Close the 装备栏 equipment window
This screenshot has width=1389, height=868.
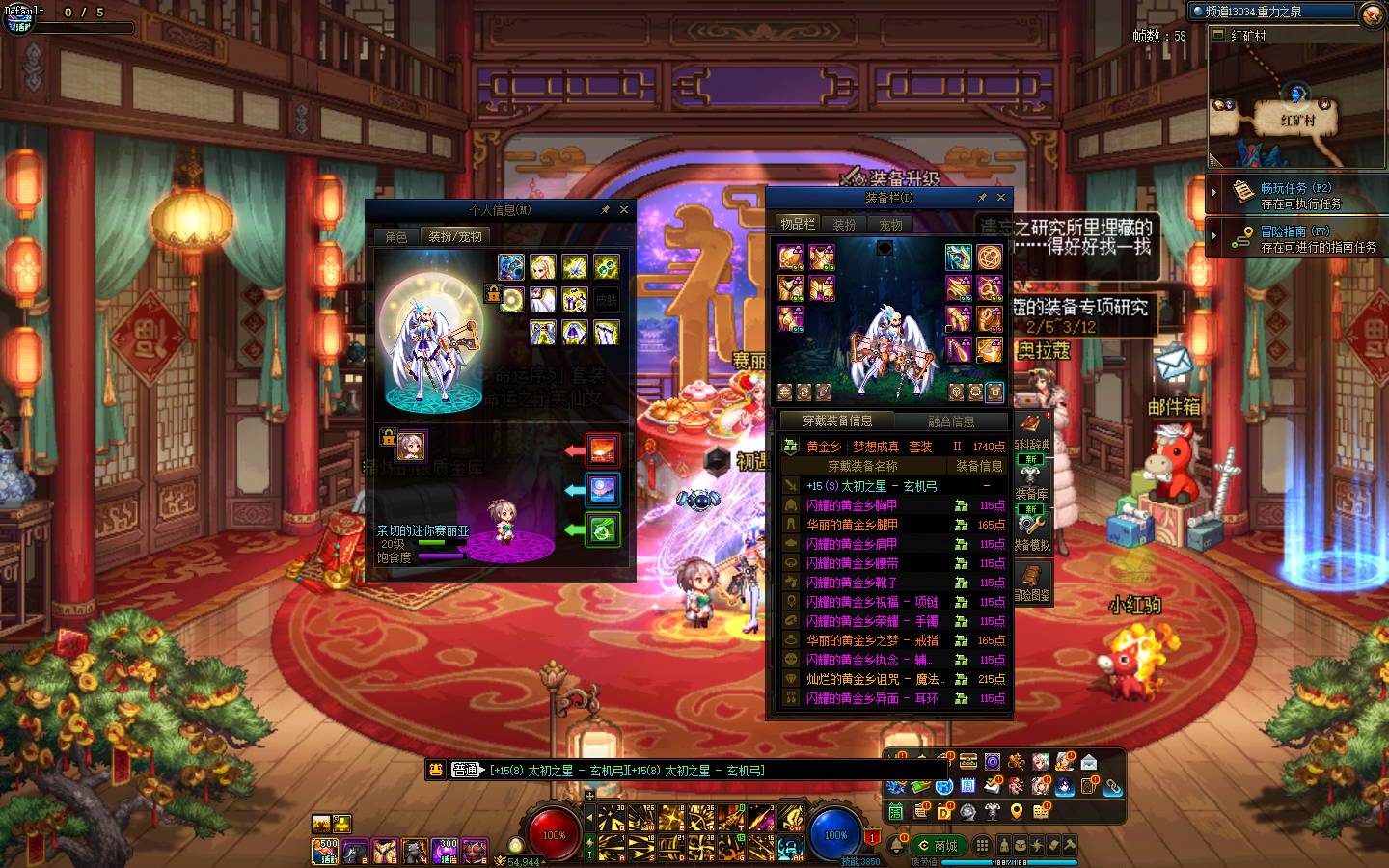click(1000, 197)
